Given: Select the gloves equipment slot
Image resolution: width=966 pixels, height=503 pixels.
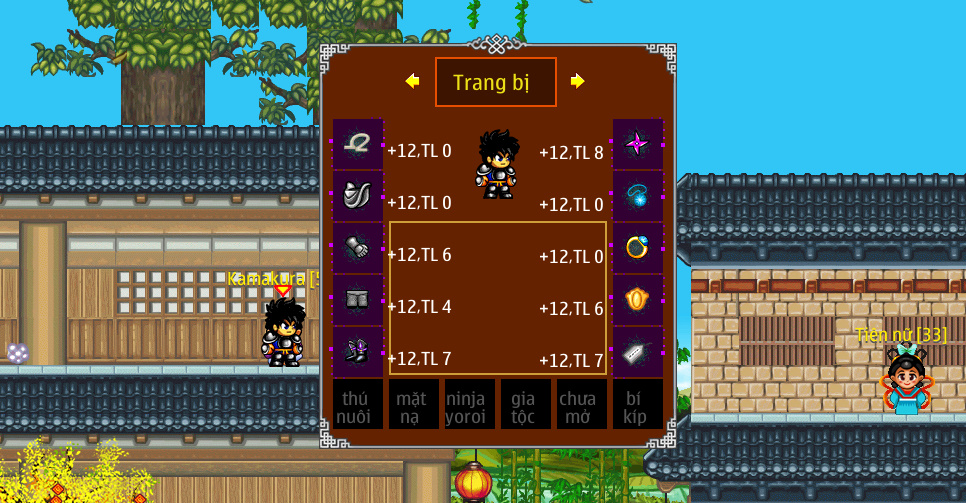Looking at the screenshot, I should pyautogui.click(x=357, y=248).
